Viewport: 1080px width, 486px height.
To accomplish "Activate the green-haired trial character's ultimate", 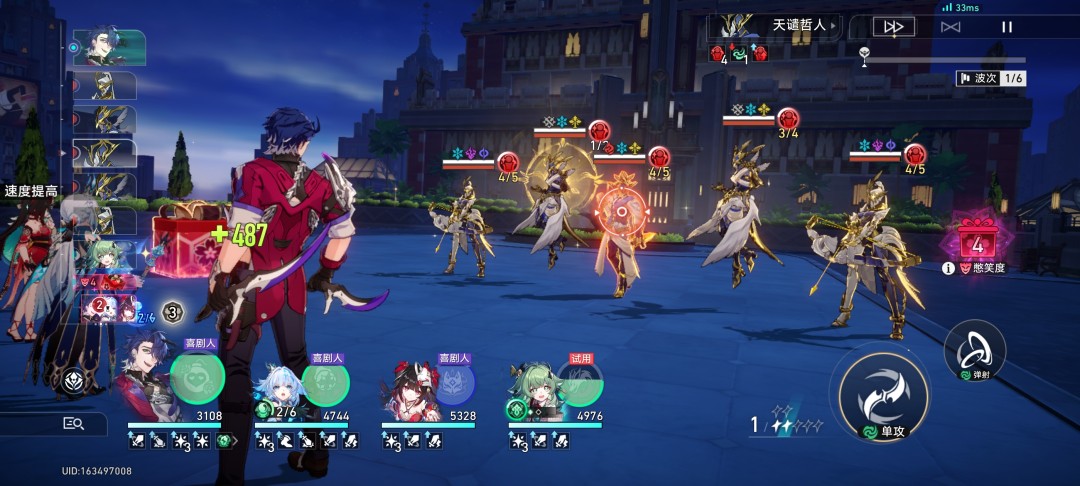I will pos(580,380).
